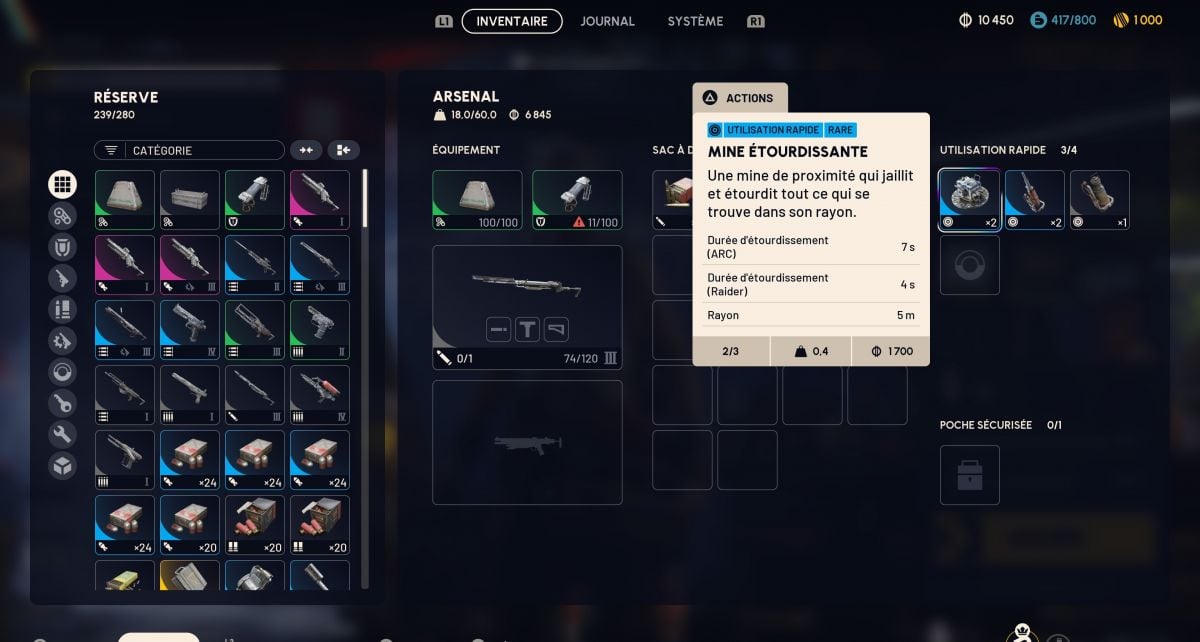Screen dimensions: 1200x642
Task: Filter the stash by shield category
Action: tap(62, 247)
